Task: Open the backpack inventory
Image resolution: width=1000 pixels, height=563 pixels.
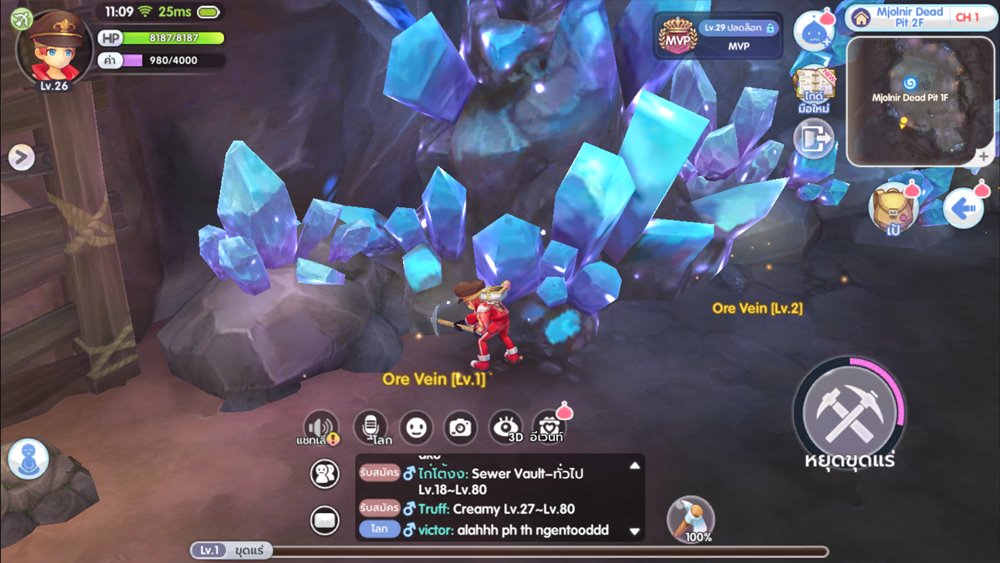Action: click(889, 209)
